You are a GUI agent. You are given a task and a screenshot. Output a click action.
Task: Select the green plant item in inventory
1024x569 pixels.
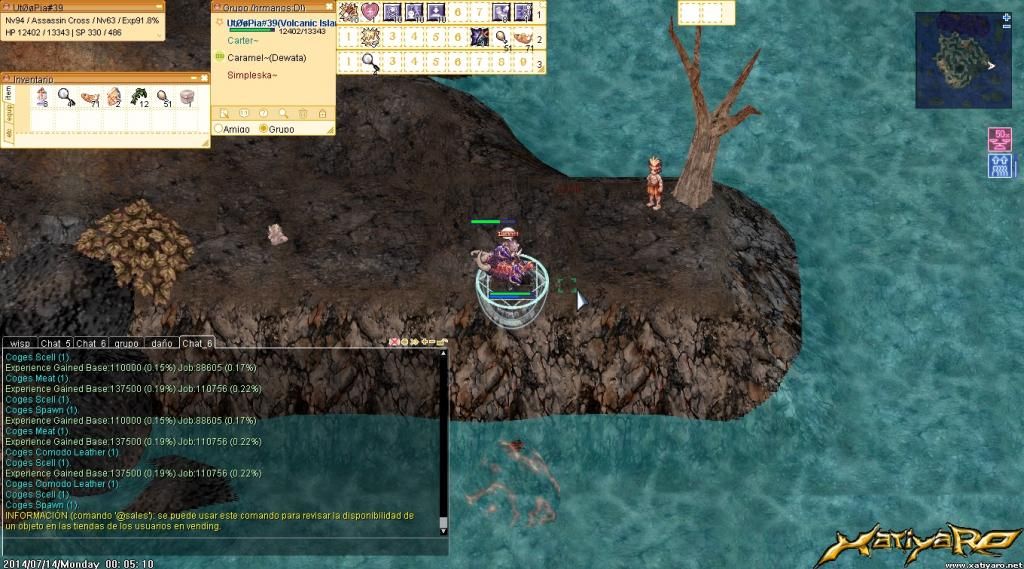click(139, 96)
